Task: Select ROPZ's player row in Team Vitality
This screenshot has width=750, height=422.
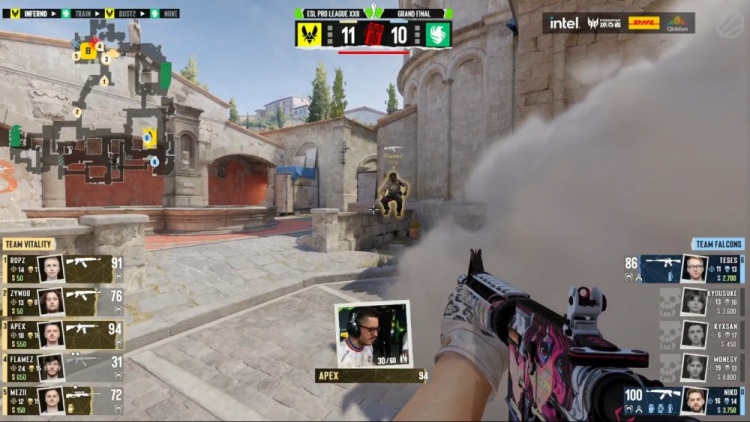Action: 62,267
